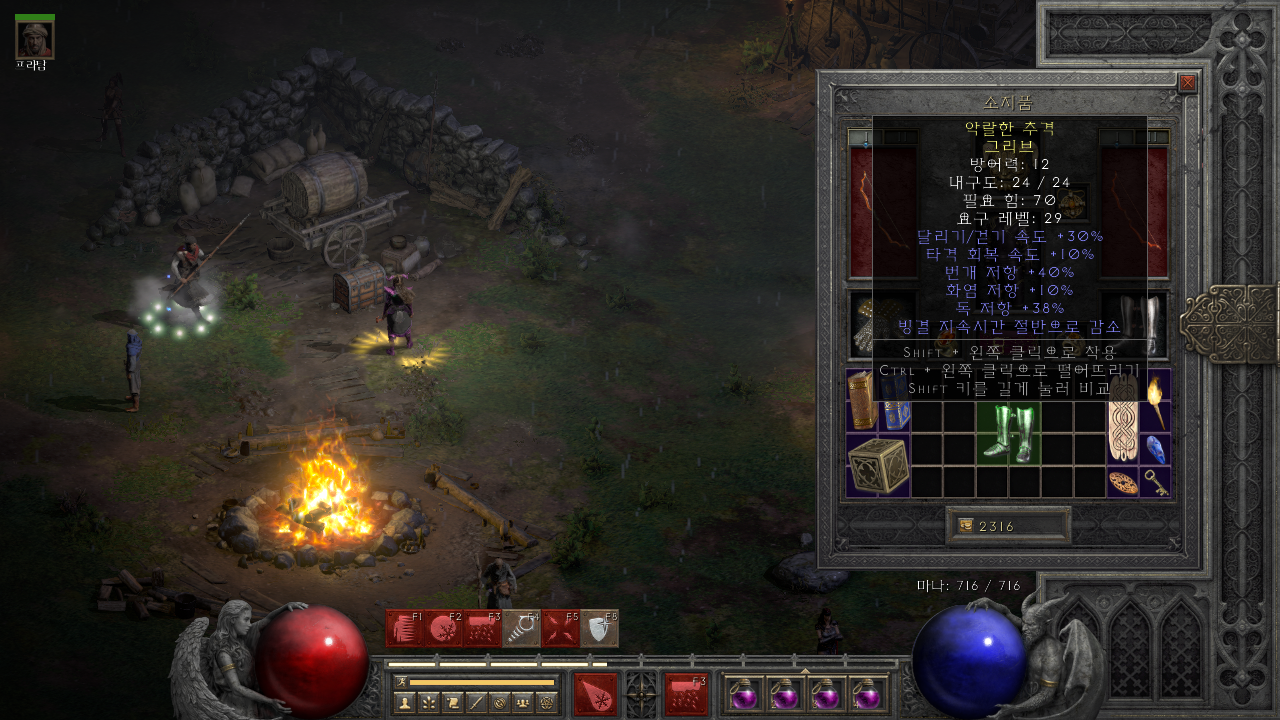Select the green greaves in the inventory
Image resolution: width=1280 pixels, height=720 pixels.
point(1009,433)
